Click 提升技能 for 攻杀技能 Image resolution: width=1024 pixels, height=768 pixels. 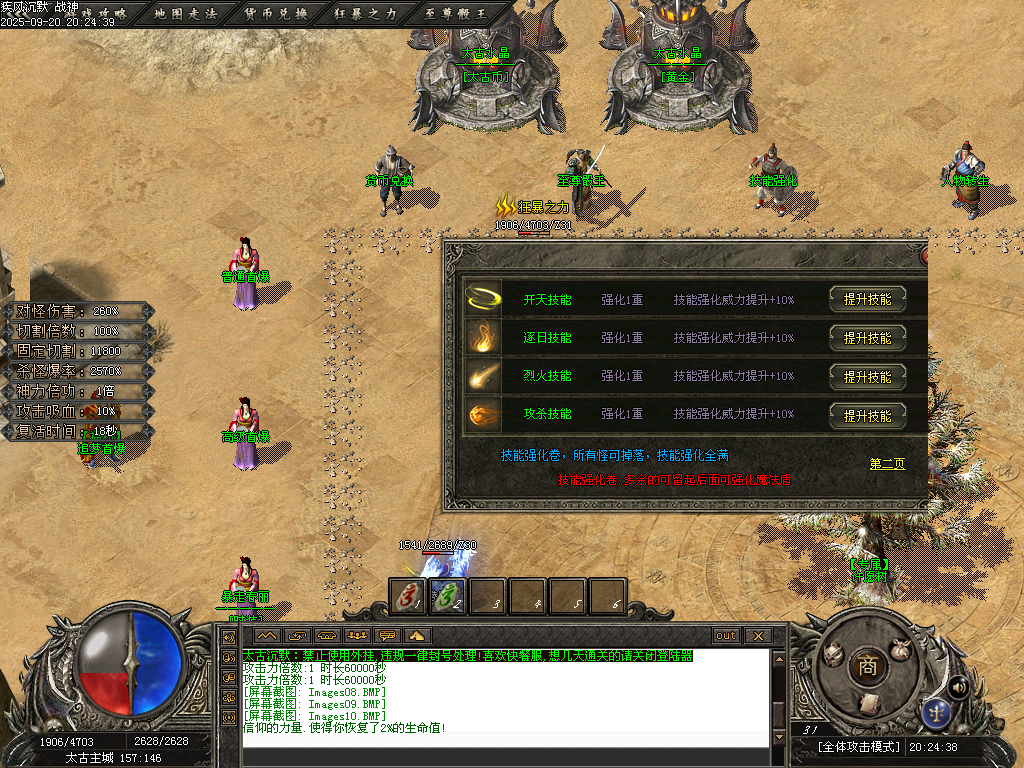867,415
